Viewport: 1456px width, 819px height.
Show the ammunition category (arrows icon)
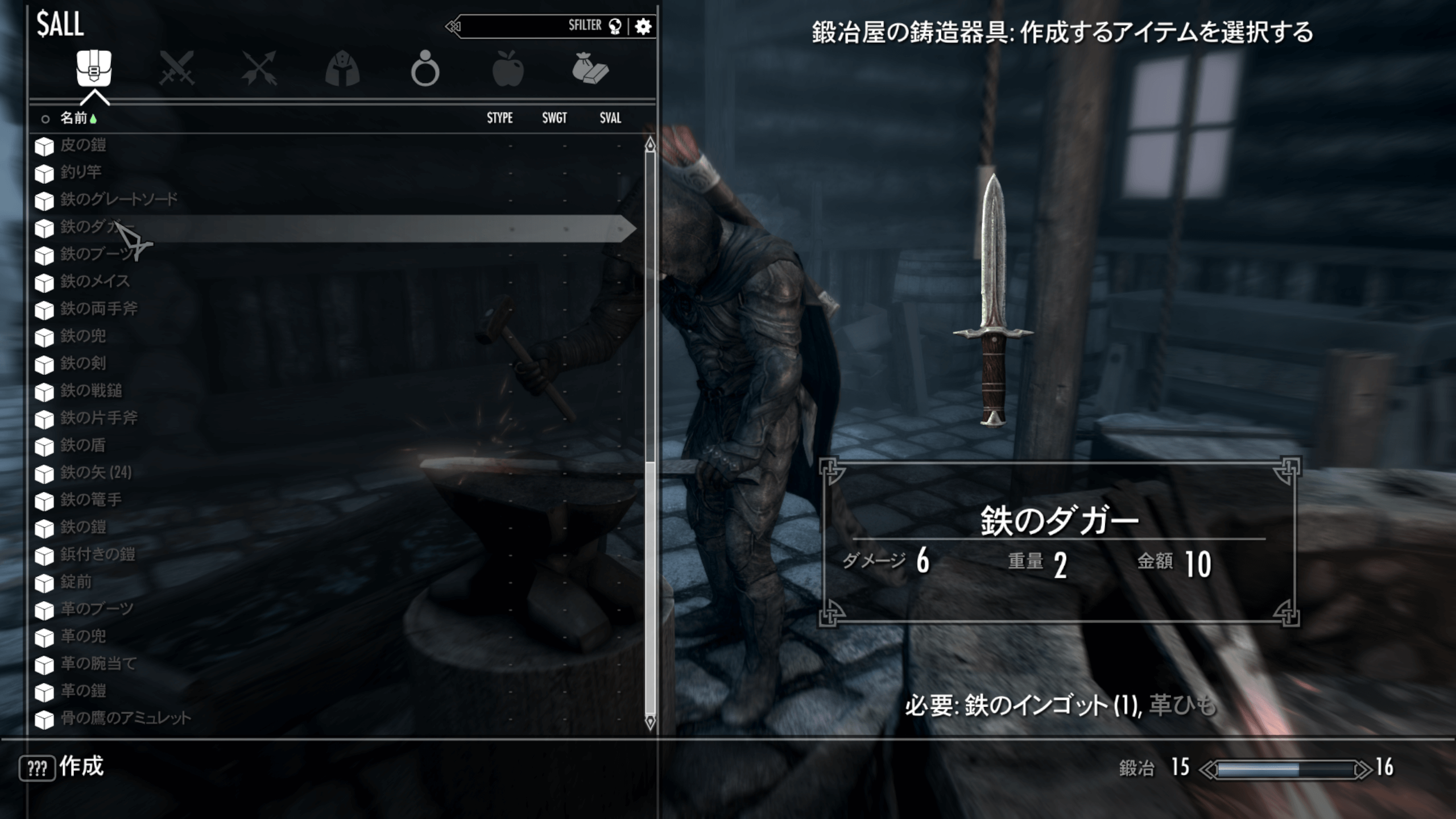(259, 68)
